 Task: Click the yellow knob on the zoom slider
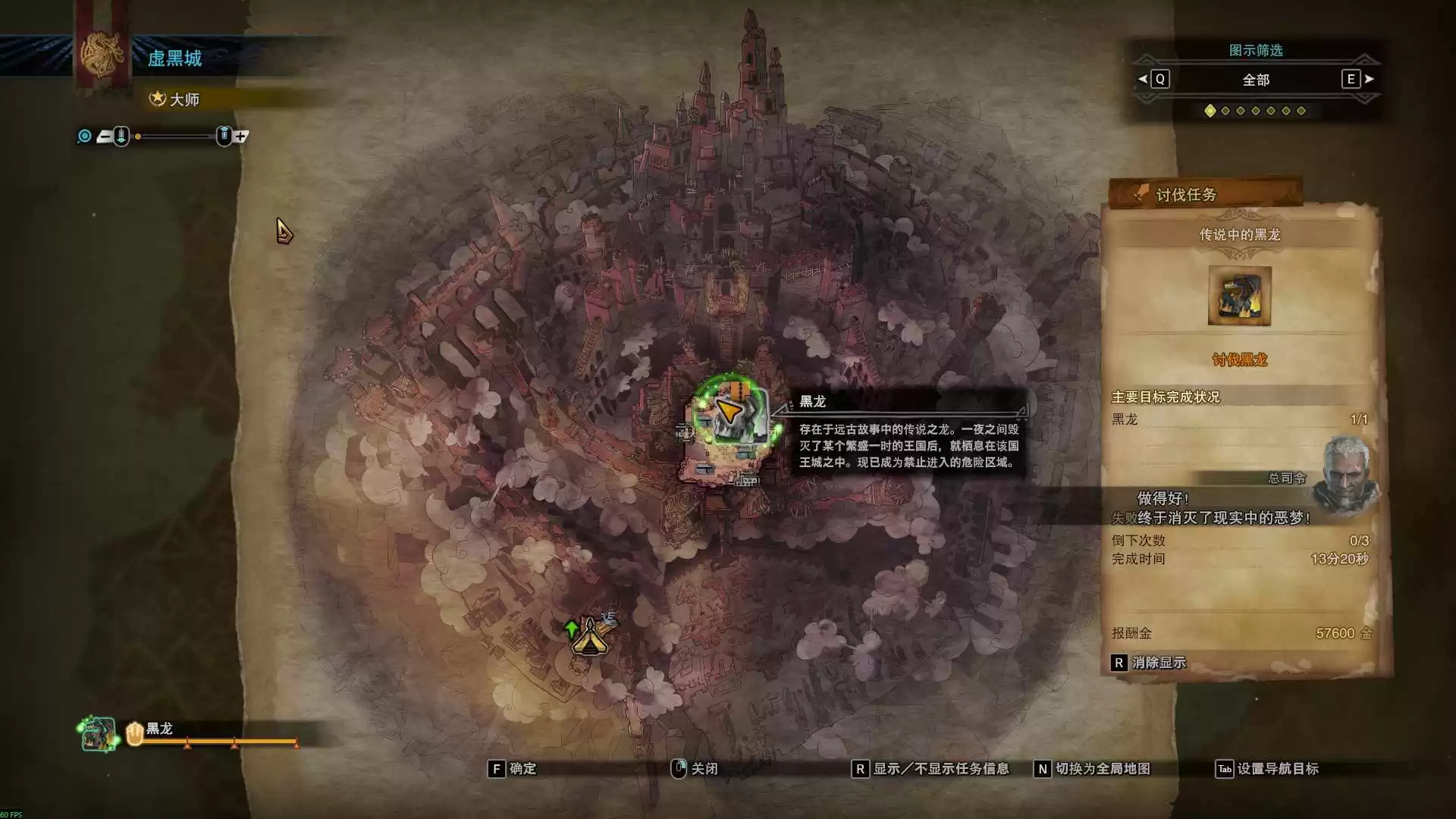138,136
